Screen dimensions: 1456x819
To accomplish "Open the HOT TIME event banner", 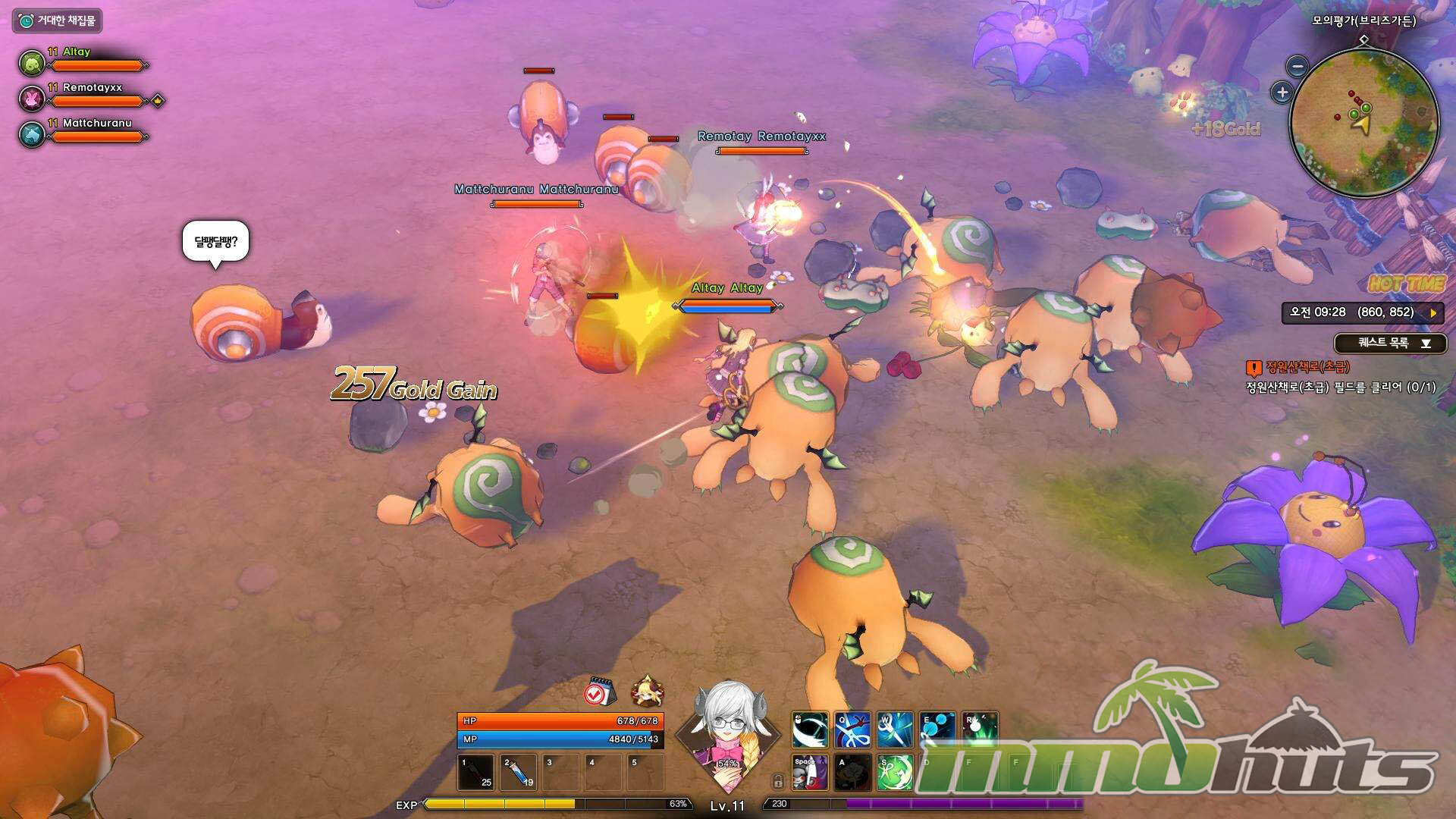I will click(1406, 284).
